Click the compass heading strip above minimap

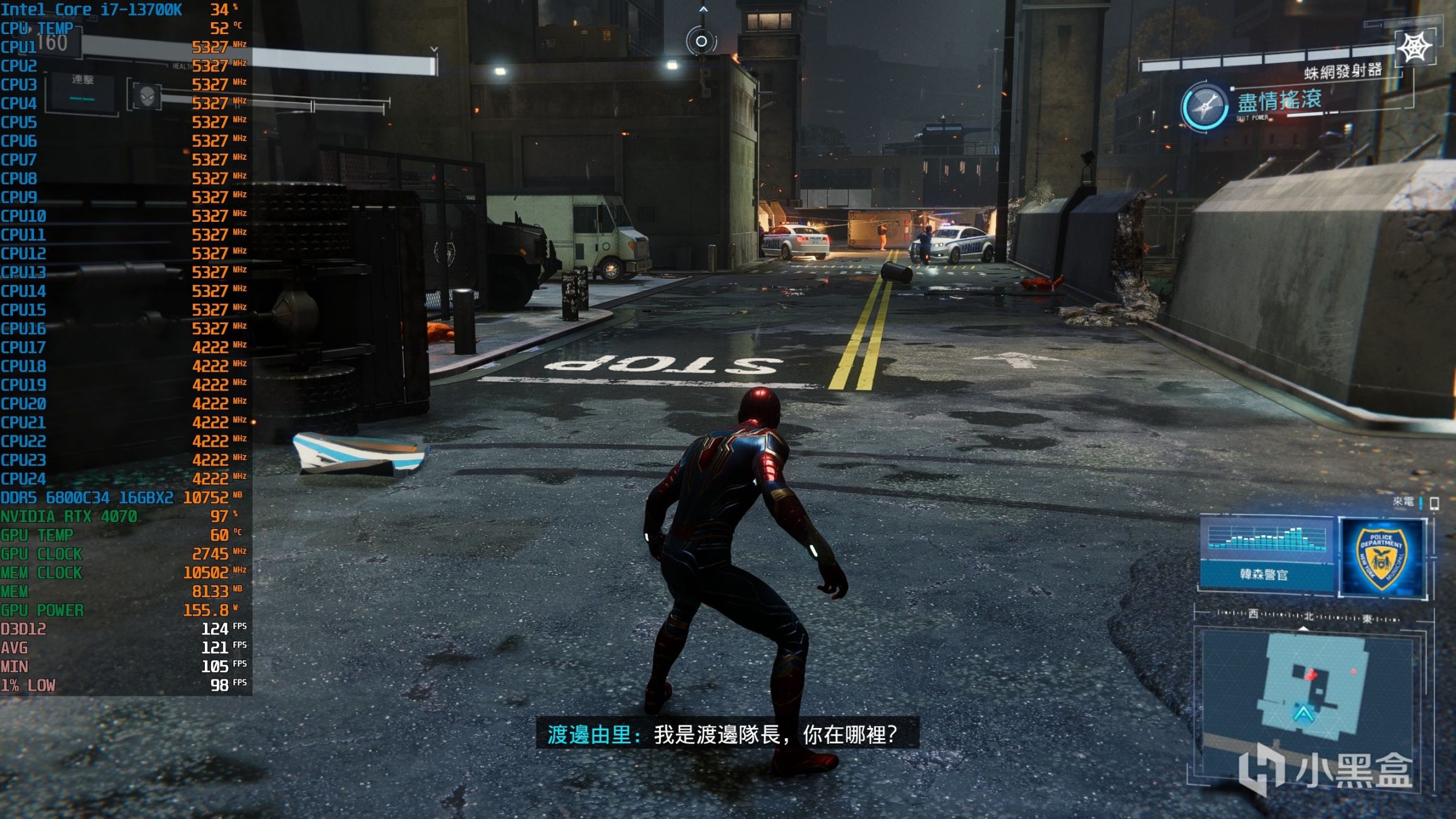tap(1307, 616)
